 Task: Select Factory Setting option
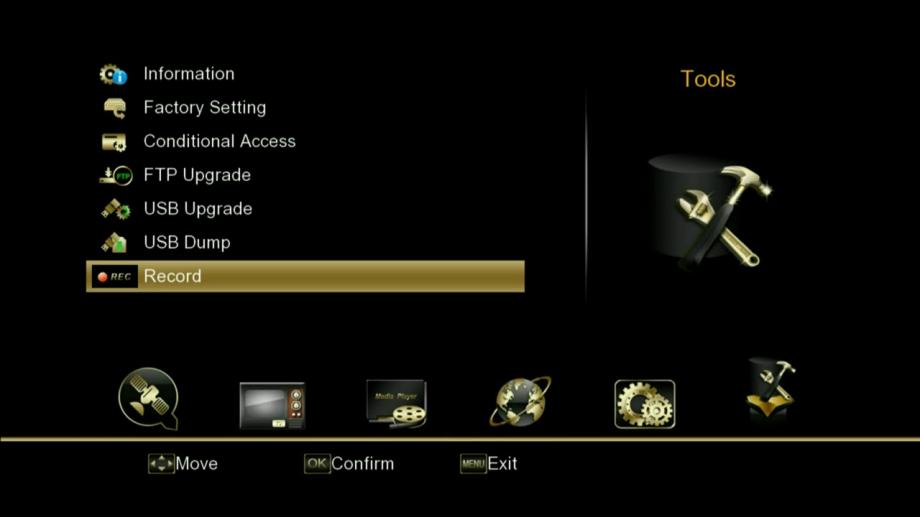pos(204,108)
